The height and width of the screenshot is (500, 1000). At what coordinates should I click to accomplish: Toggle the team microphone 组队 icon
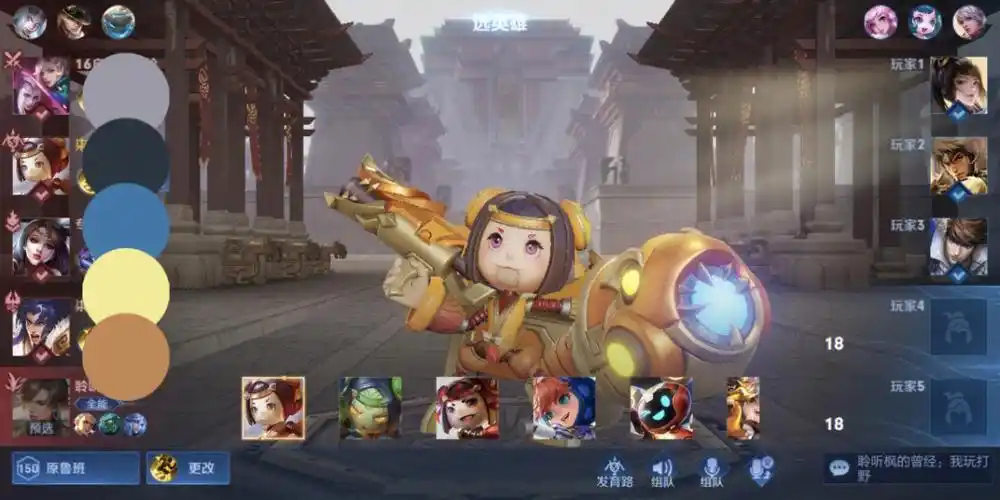(x=712, y=471)
